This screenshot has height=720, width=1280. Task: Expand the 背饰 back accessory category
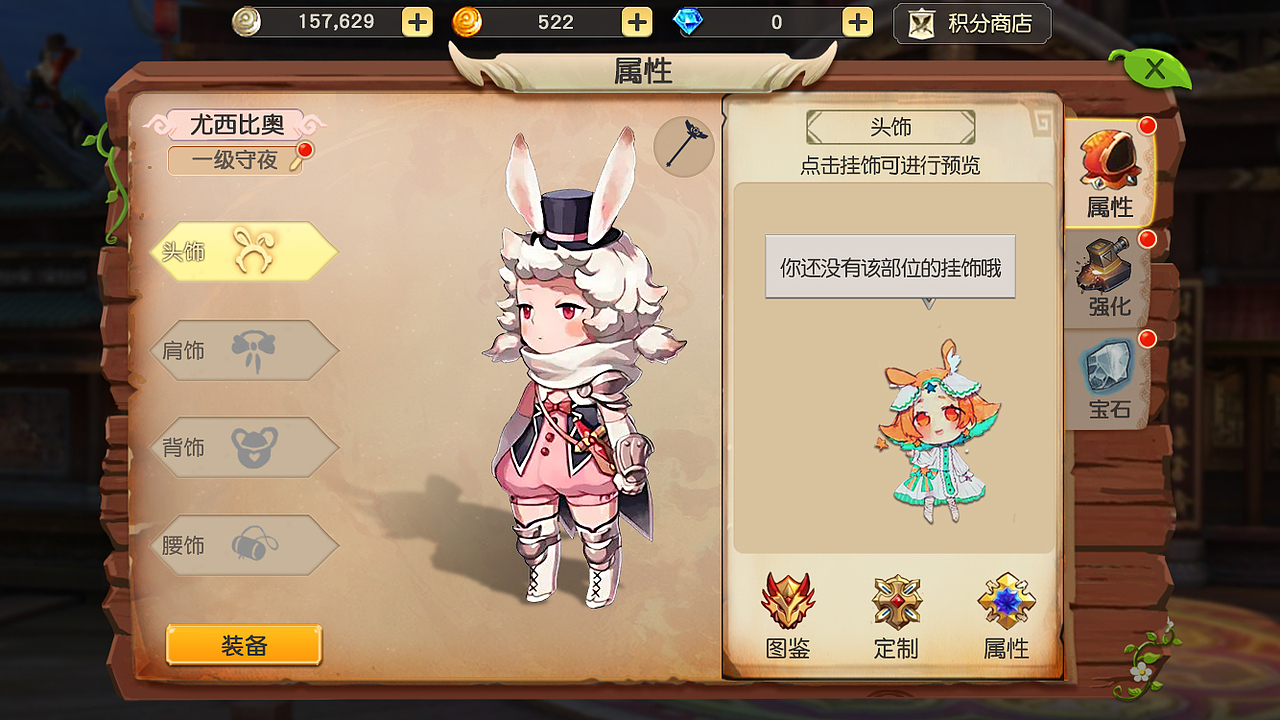(x=245, y=448)
